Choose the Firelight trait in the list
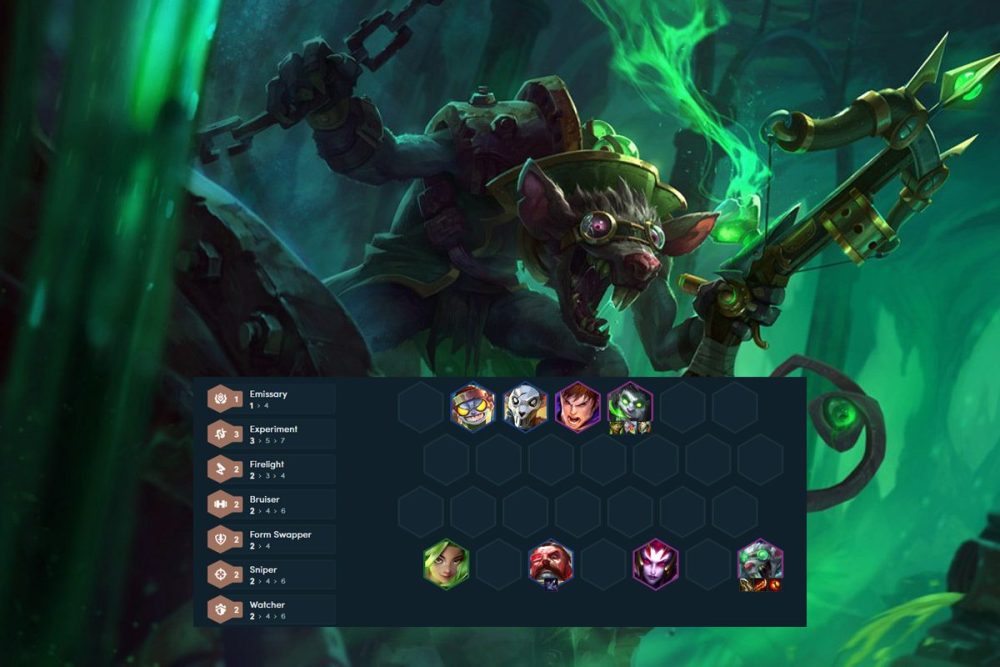 click(x=268, y=469)
